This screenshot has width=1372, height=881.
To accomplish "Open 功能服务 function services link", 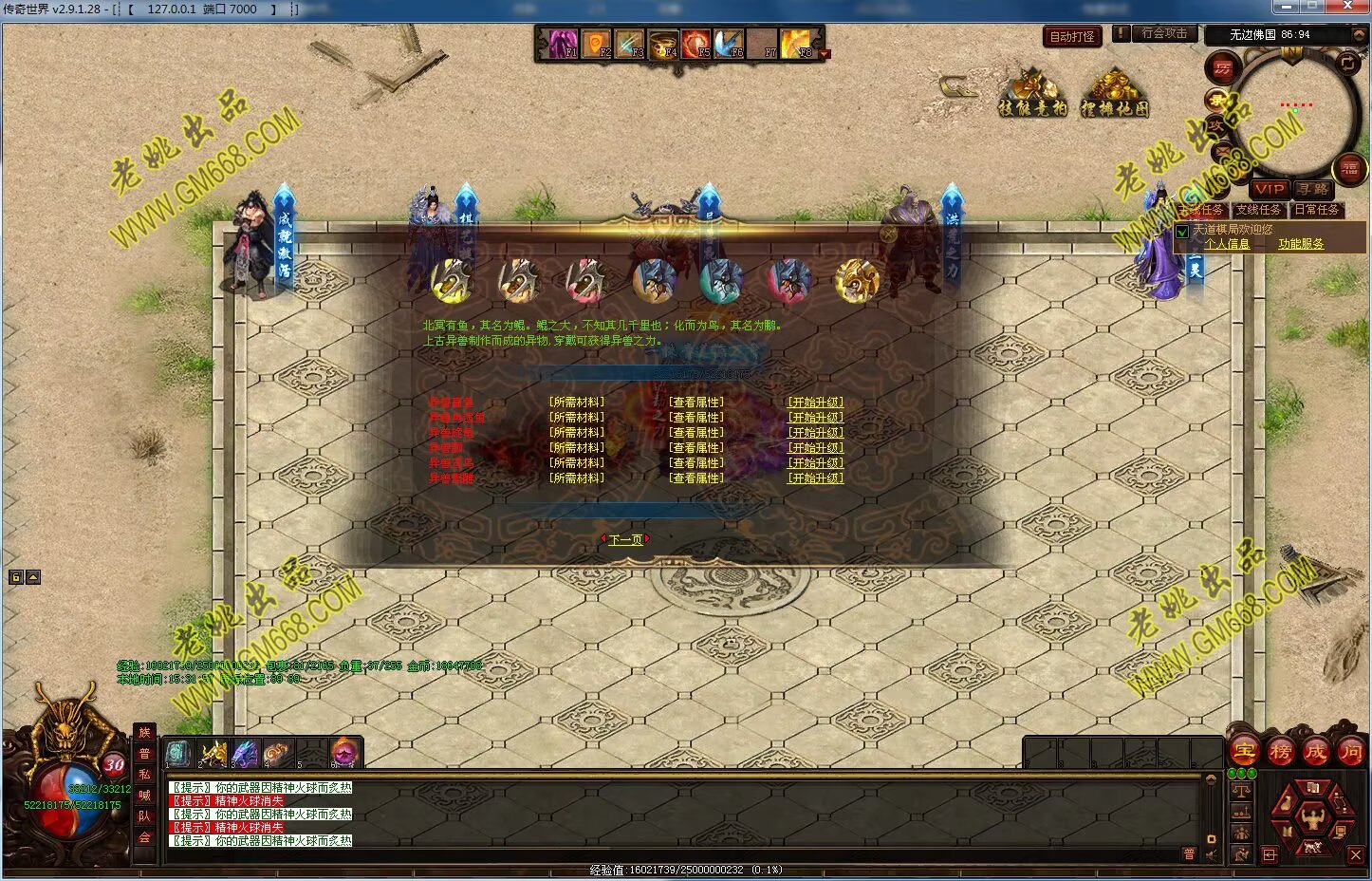I will point(1300,244).
